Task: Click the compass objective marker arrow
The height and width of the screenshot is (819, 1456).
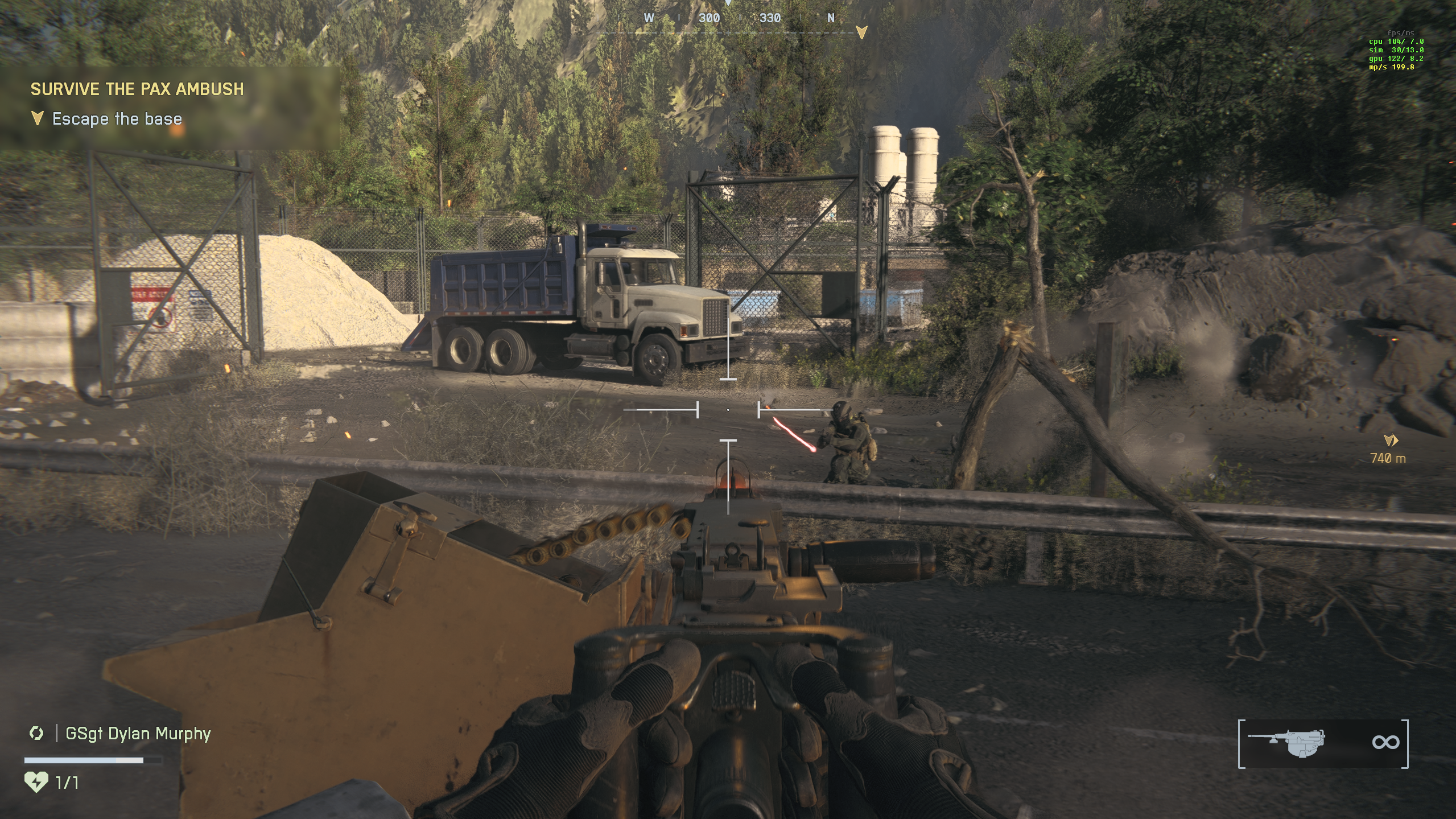Action: [x=861, y=33]
